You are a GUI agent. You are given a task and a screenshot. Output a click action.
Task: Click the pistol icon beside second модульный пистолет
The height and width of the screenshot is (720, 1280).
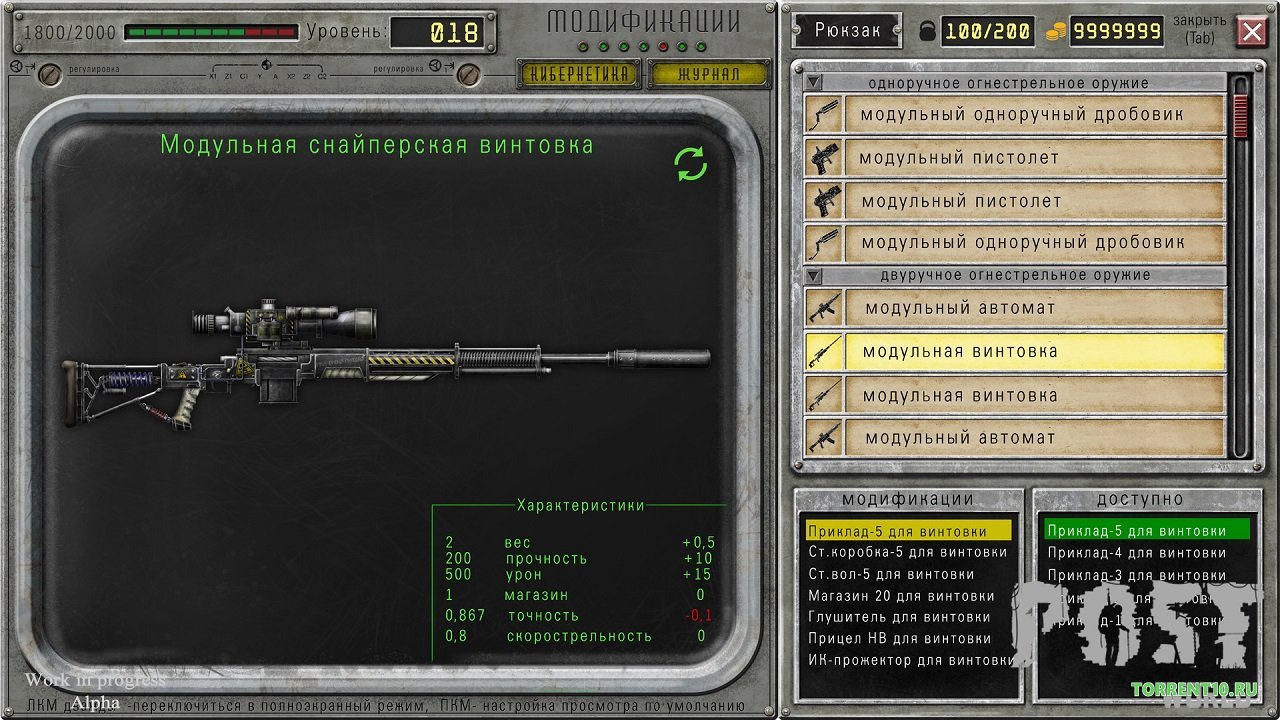point(822,199)
